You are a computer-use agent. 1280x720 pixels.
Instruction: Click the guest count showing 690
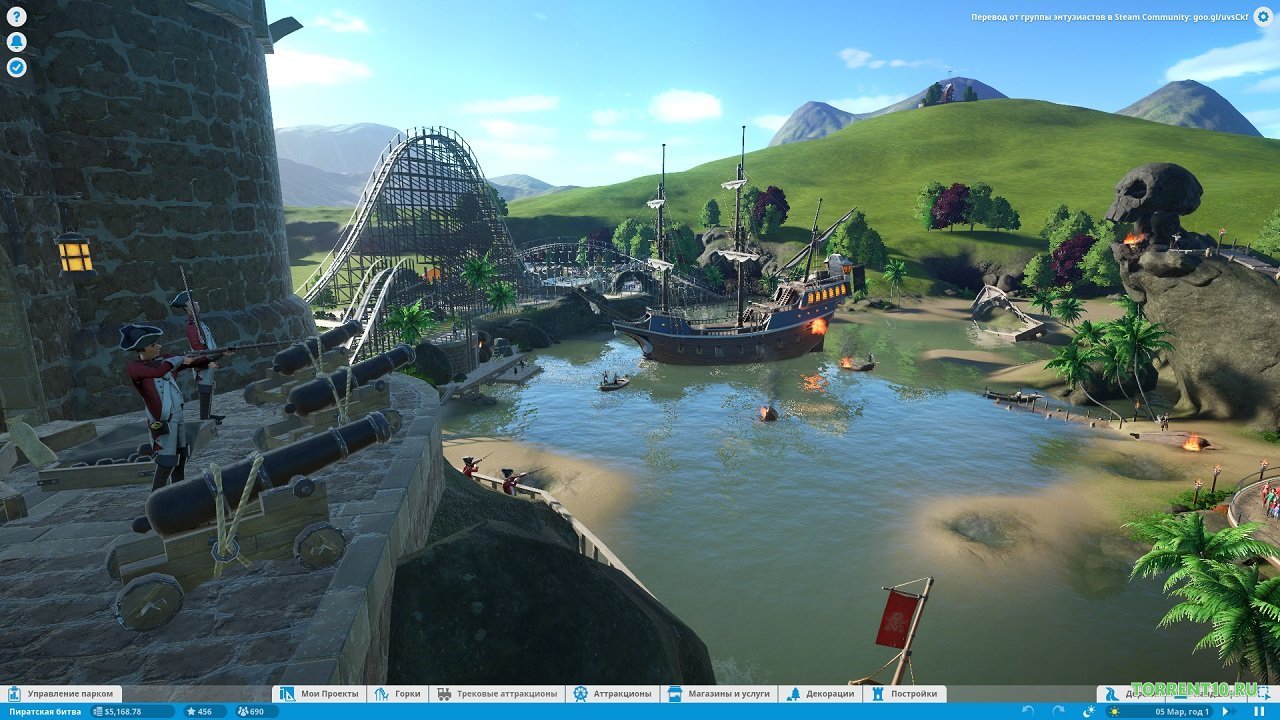pyautogui.click(x=252, y=711)
